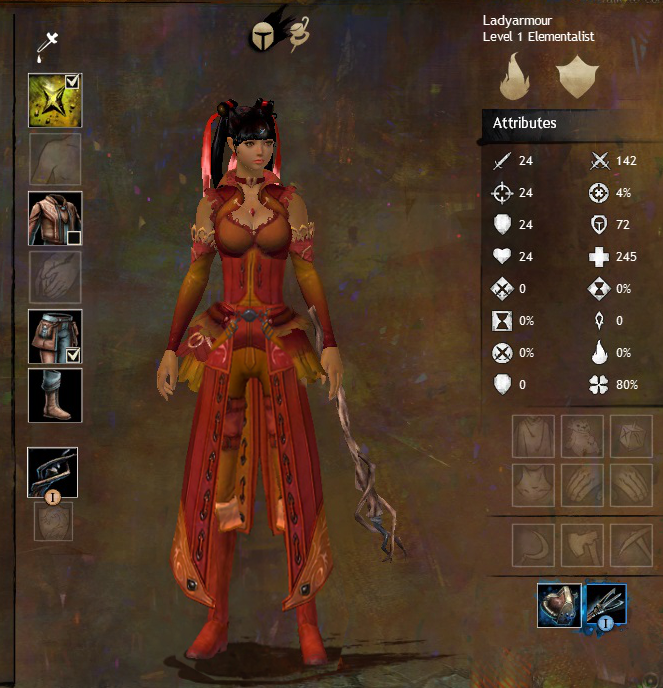Open the swirl icon tab beside the helmet
Viewport: 663px width, 688px height.
click(x=297, y=36)
